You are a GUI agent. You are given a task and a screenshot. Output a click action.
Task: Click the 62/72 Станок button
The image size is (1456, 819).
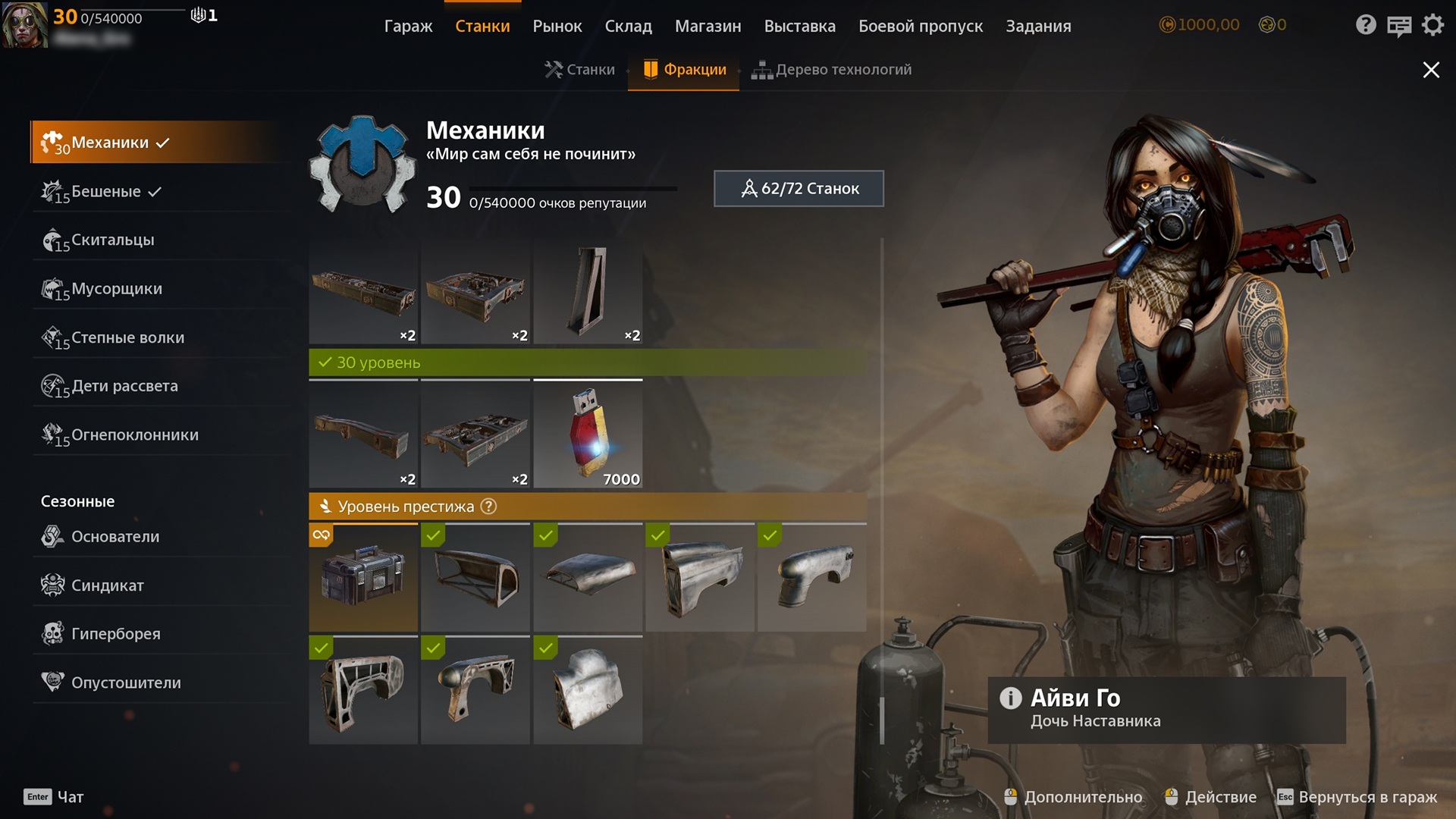coord(799,189)
